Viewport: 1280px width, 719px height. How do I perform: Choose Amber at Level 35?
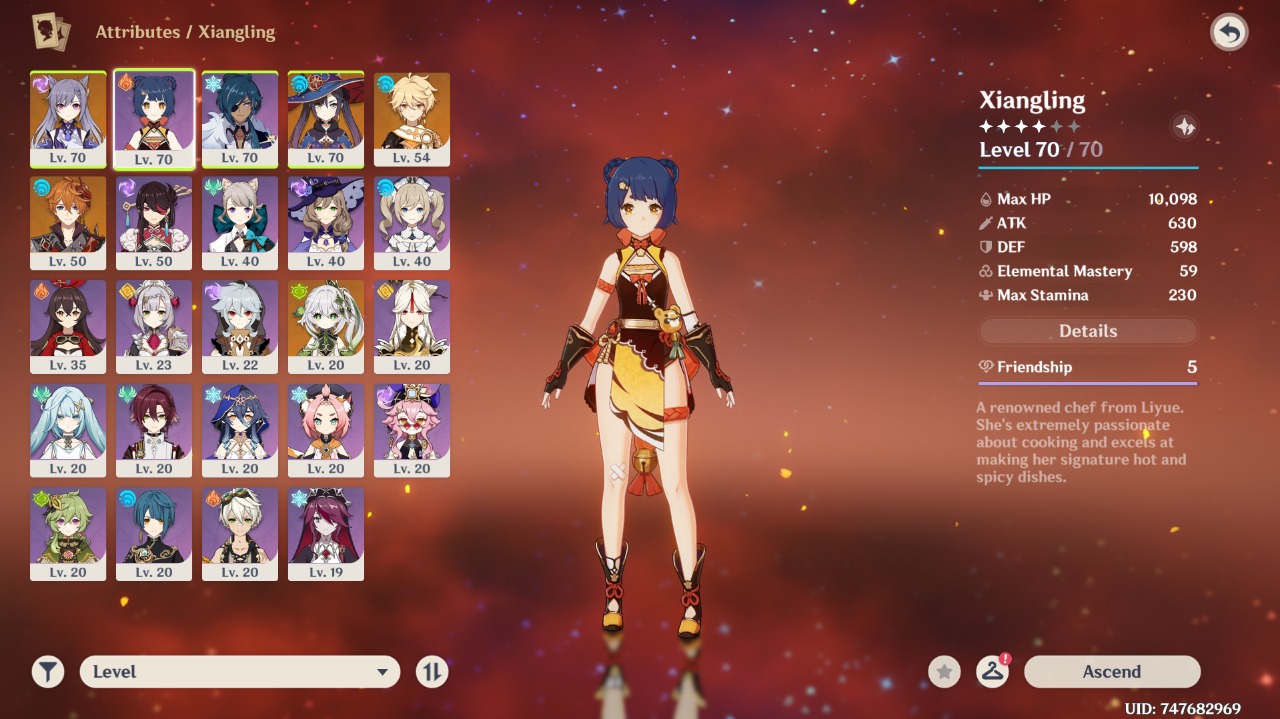click(x=68, y=326)
